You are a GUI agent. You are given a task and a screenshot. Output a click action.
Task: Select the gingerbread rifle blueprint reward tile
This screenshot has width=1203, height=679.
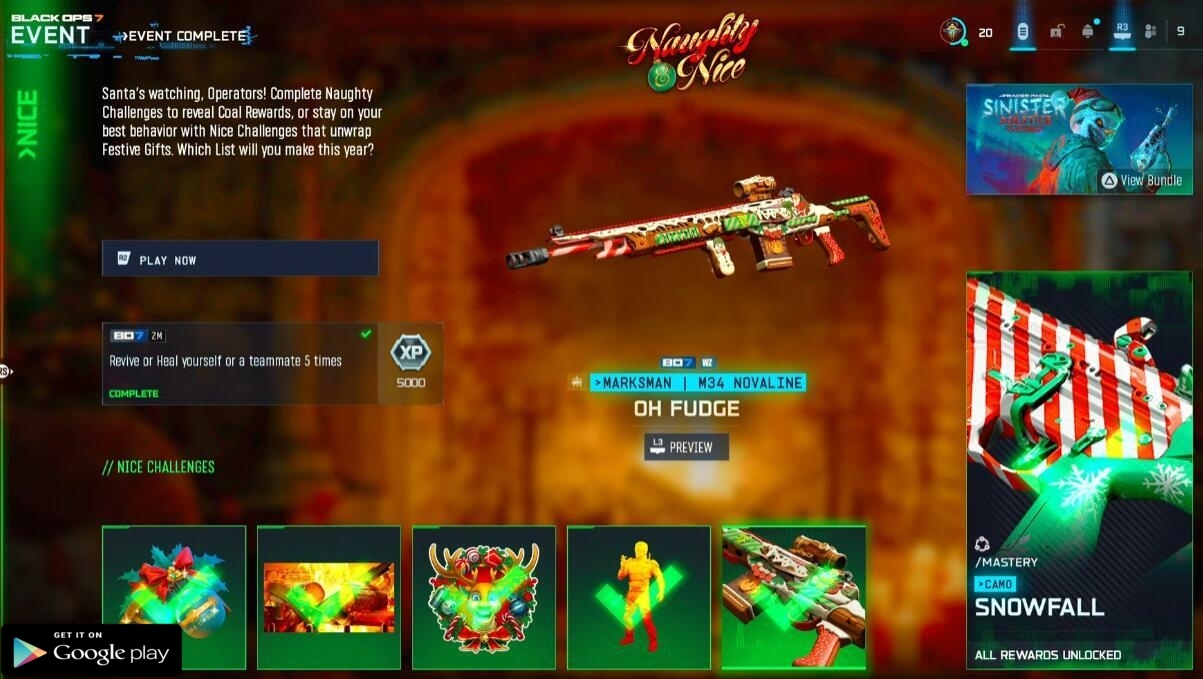tap(794, 597)
